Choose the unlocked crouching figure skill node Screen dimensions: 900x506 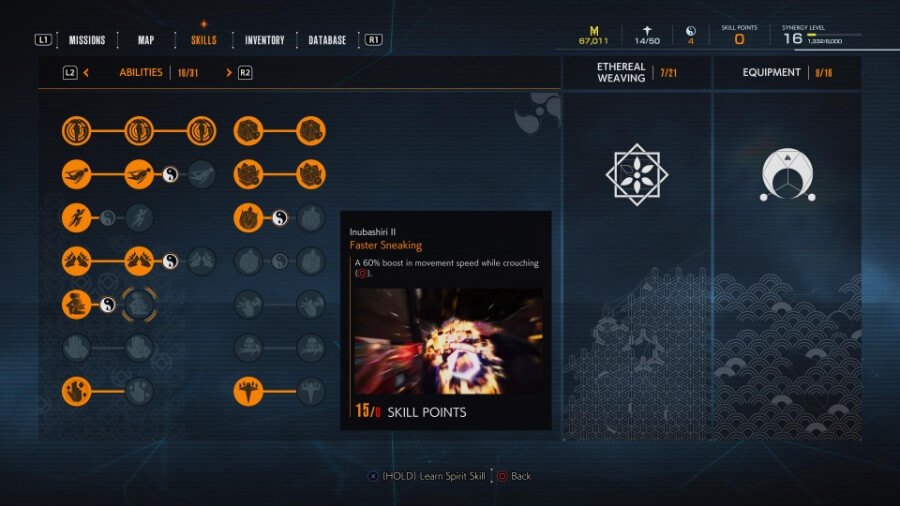coord(76,304)
